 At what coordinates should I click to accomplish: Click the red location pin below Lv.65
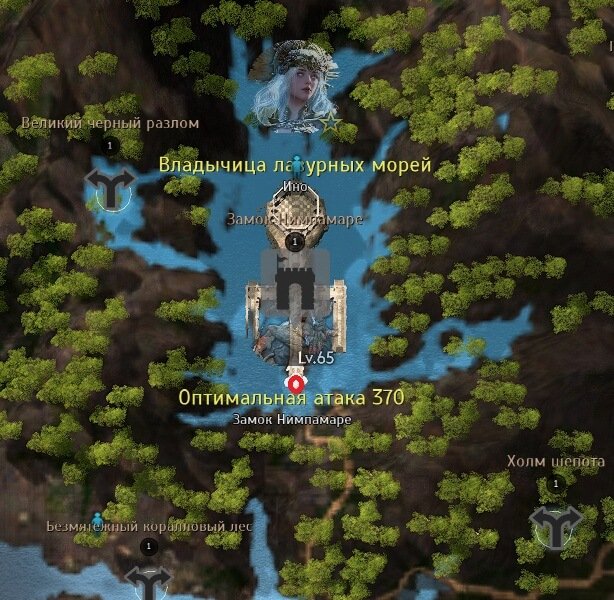pyautogui.click(x=296, y=382)
